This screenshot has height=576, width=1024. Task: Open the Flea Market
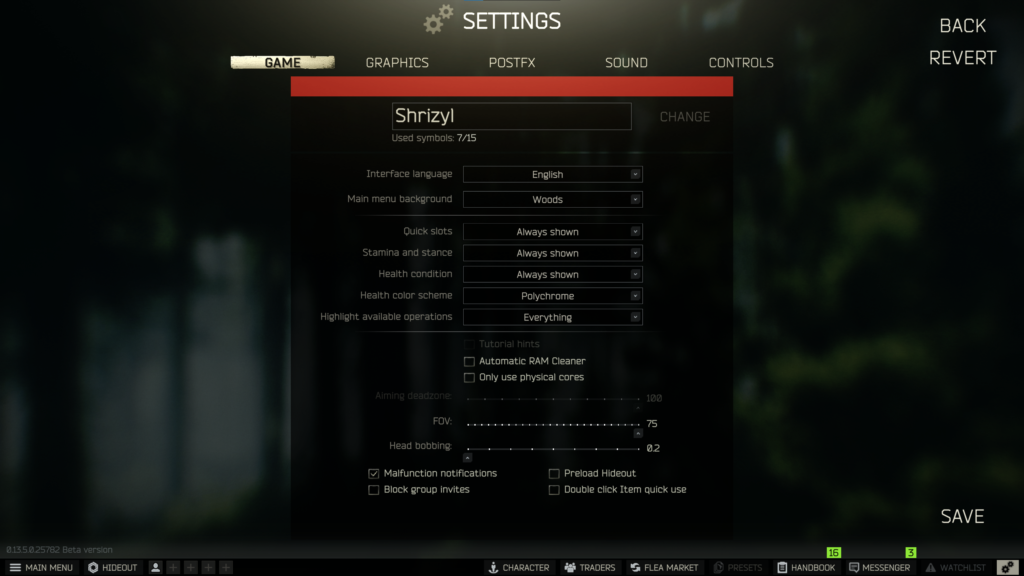pyautogui.click(x=664, y=567)
